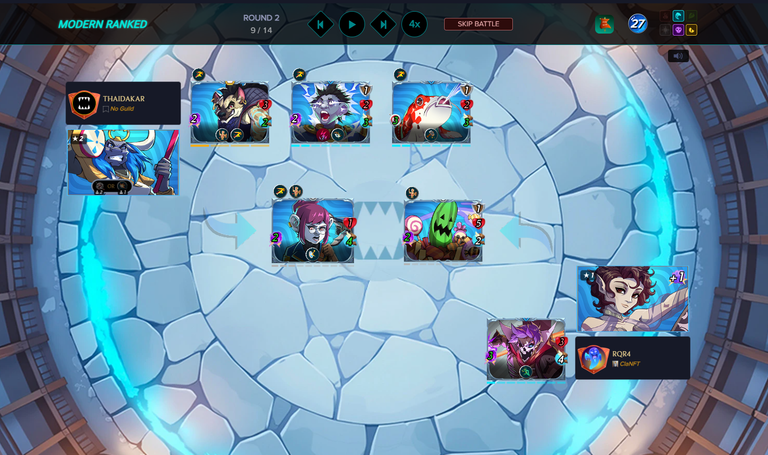Play the battle replay
This screenshot has height=455, width=768.
click(352, 24)
